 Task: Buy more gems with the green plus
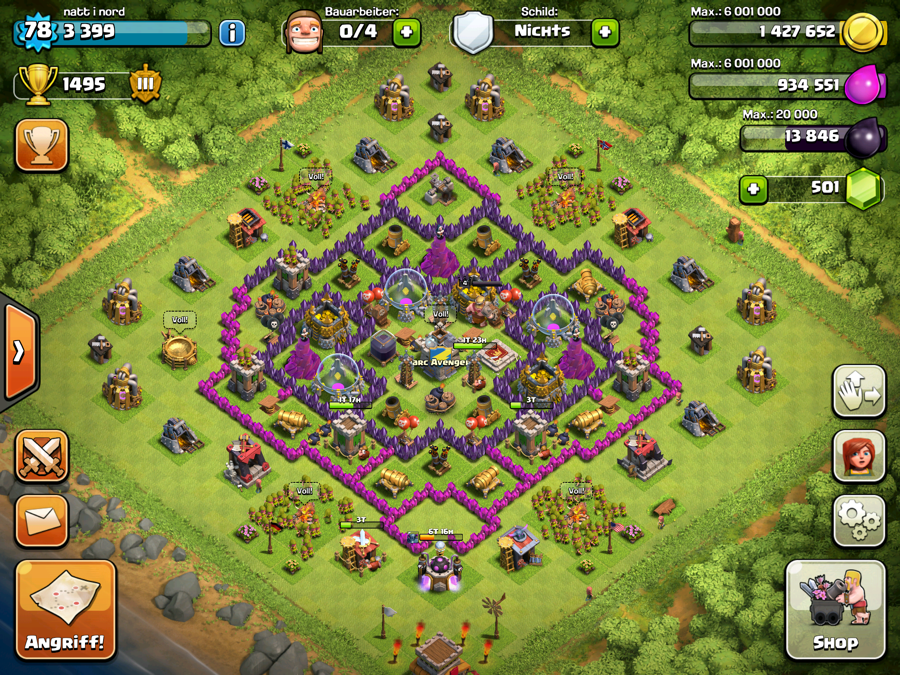754,189
